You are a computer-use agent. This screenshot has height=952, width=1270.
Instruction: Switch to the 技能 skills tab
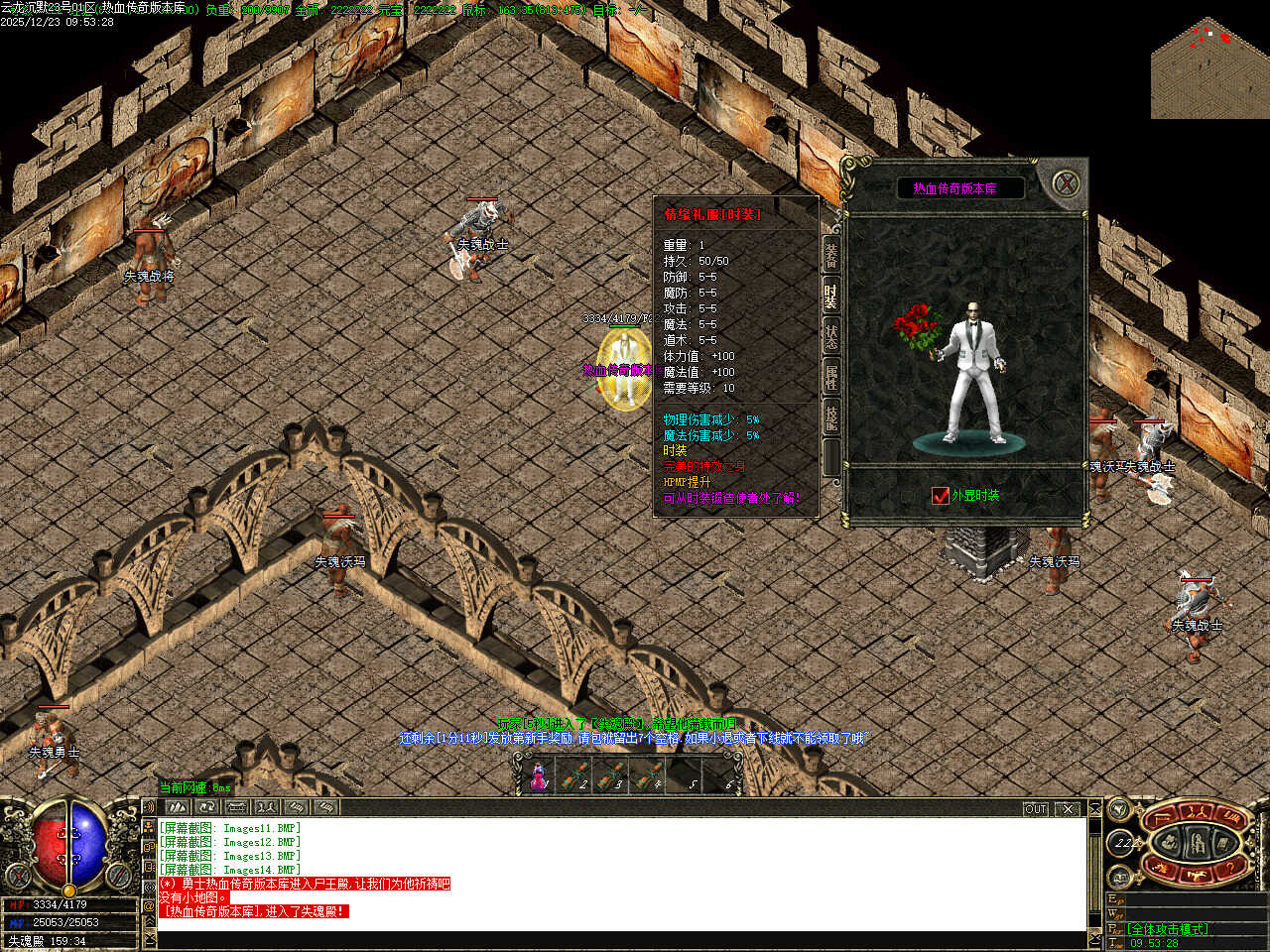pyautogui.click(x=831, y=418)
